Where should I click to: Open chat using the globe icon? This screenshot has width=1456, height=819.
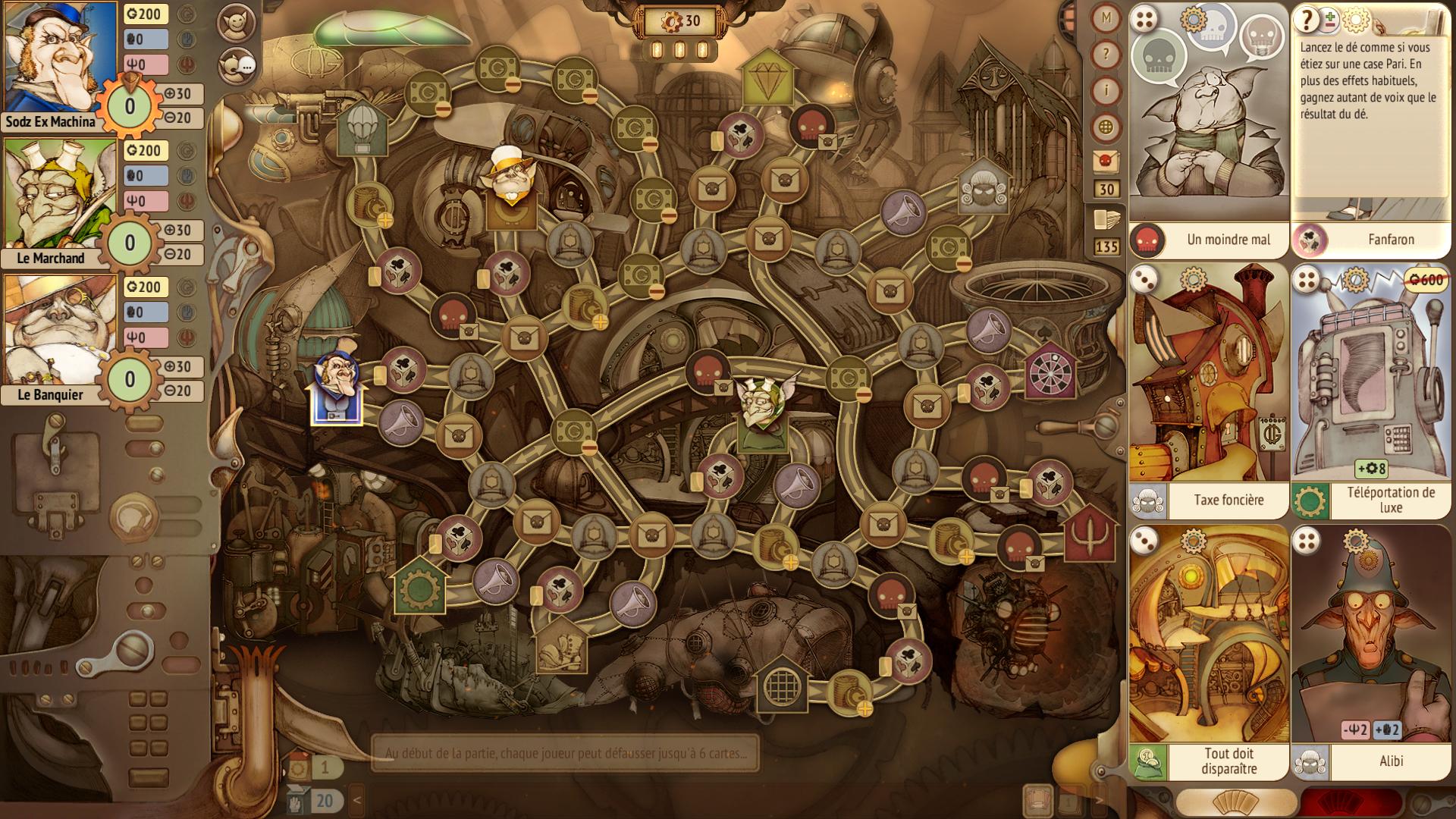(1106, 123)
